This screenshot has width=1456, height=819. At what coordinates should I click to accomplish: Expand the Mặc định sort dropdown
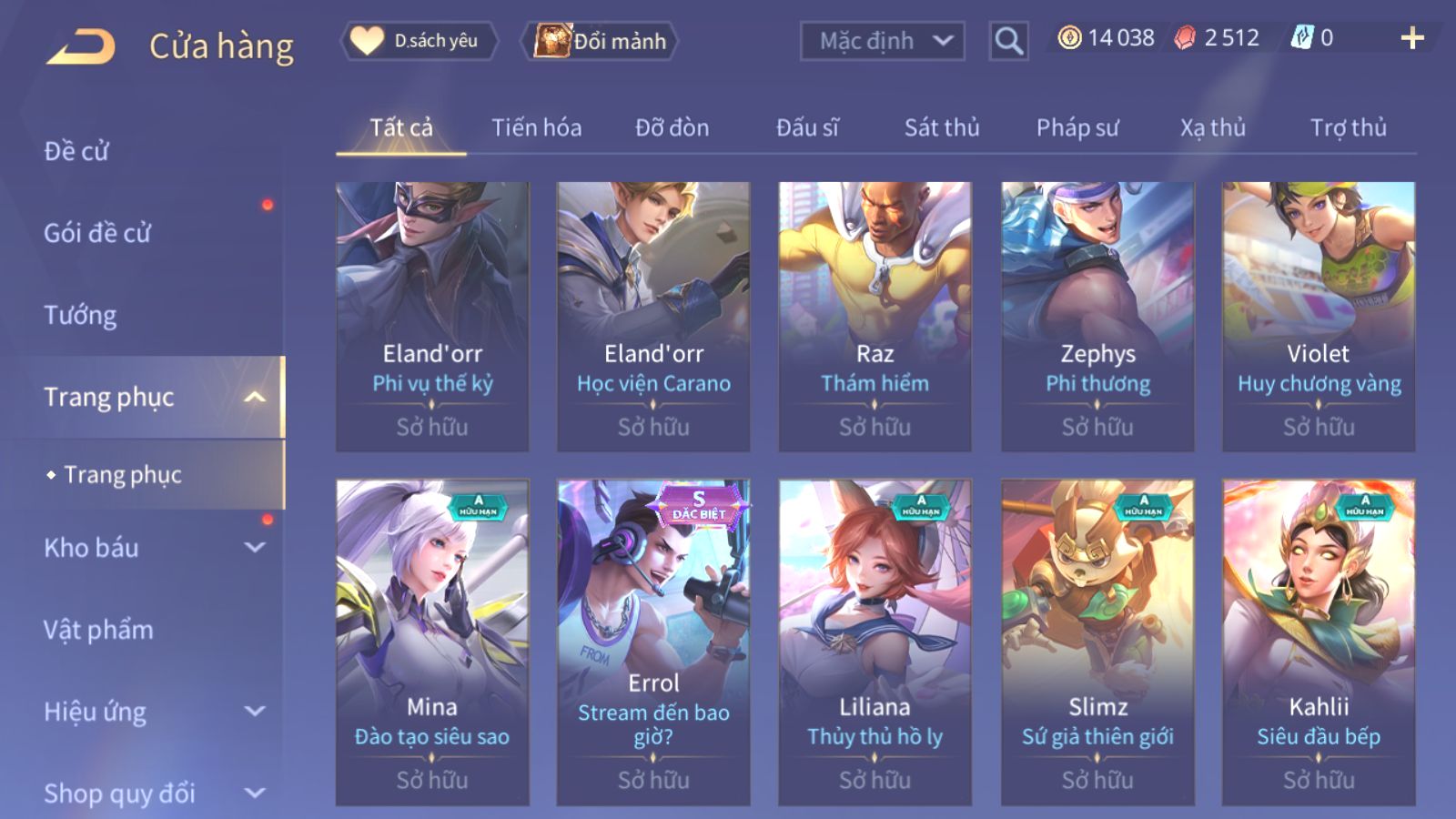click(x=882, y=41)
